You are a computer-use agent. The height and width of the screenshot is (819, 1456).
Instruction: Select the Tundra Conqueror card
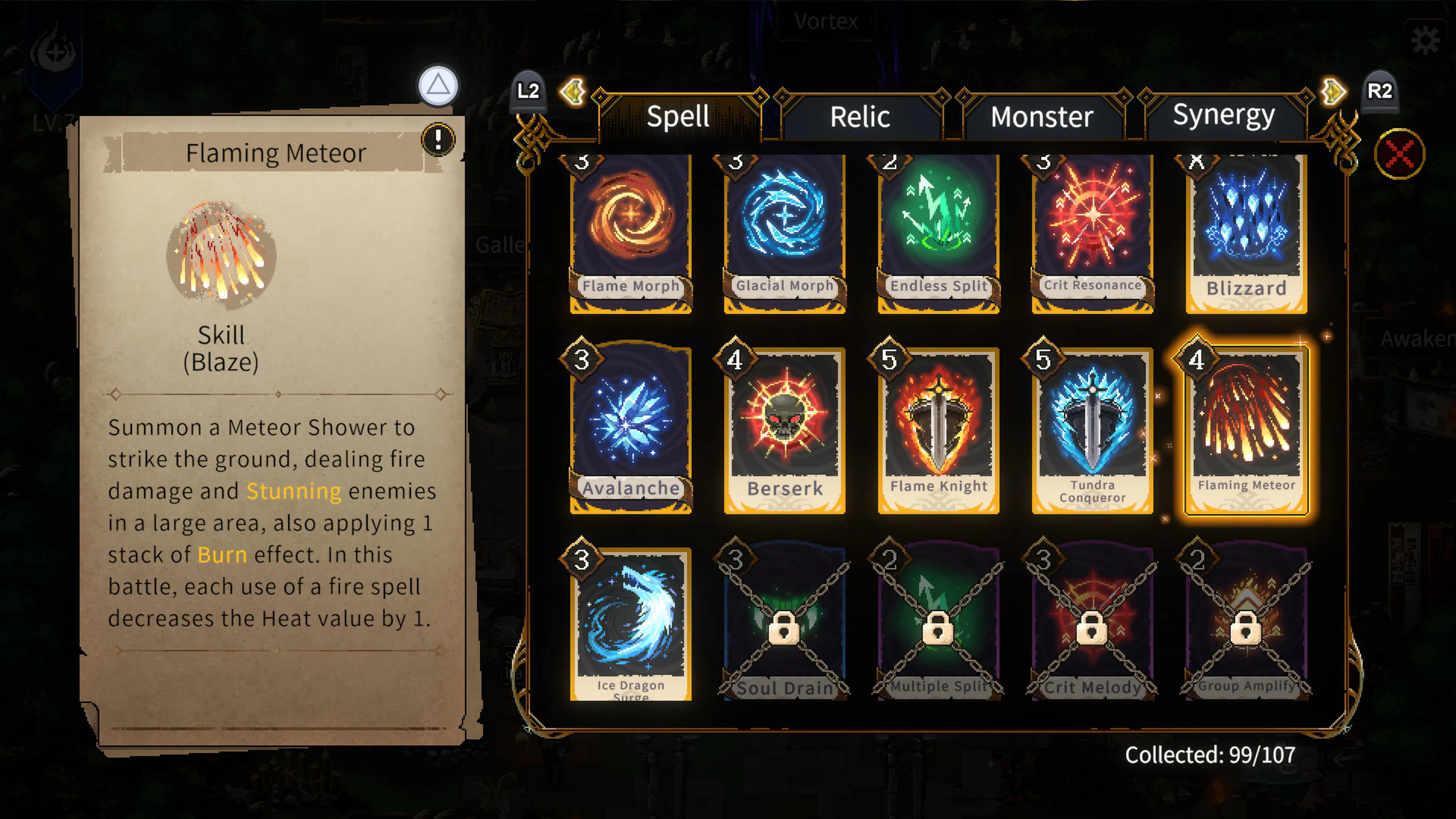pos(1092,430)
